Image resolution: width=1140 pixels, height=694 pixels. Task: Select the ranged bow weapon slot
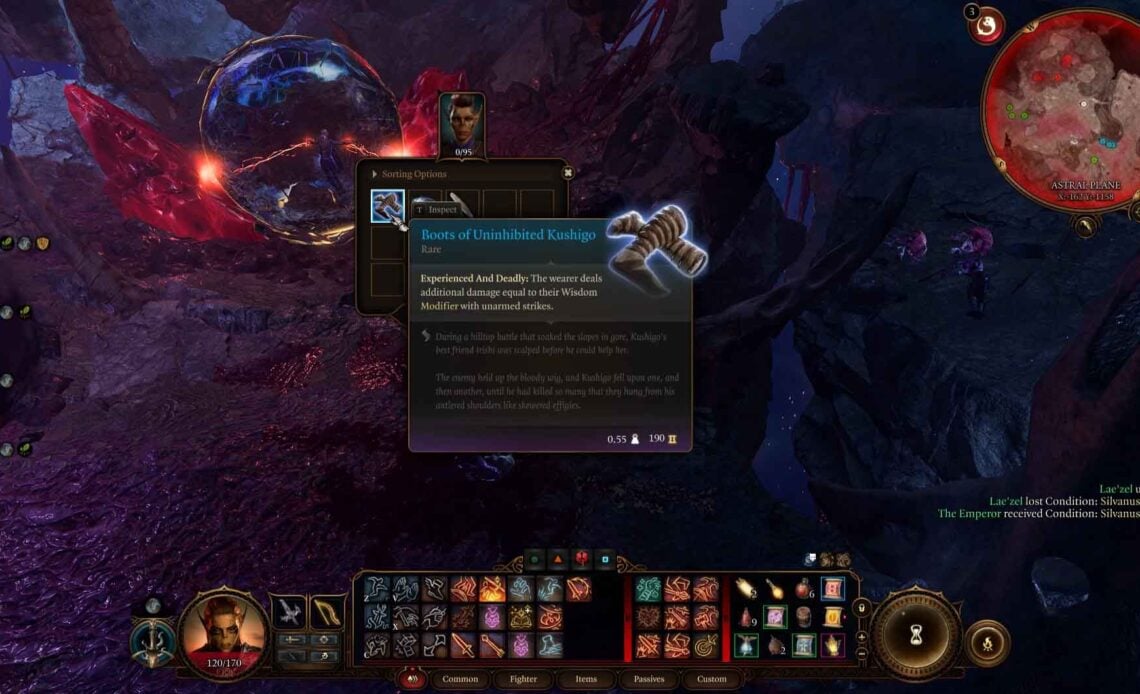pyautogui.click(x=327, y=611)
